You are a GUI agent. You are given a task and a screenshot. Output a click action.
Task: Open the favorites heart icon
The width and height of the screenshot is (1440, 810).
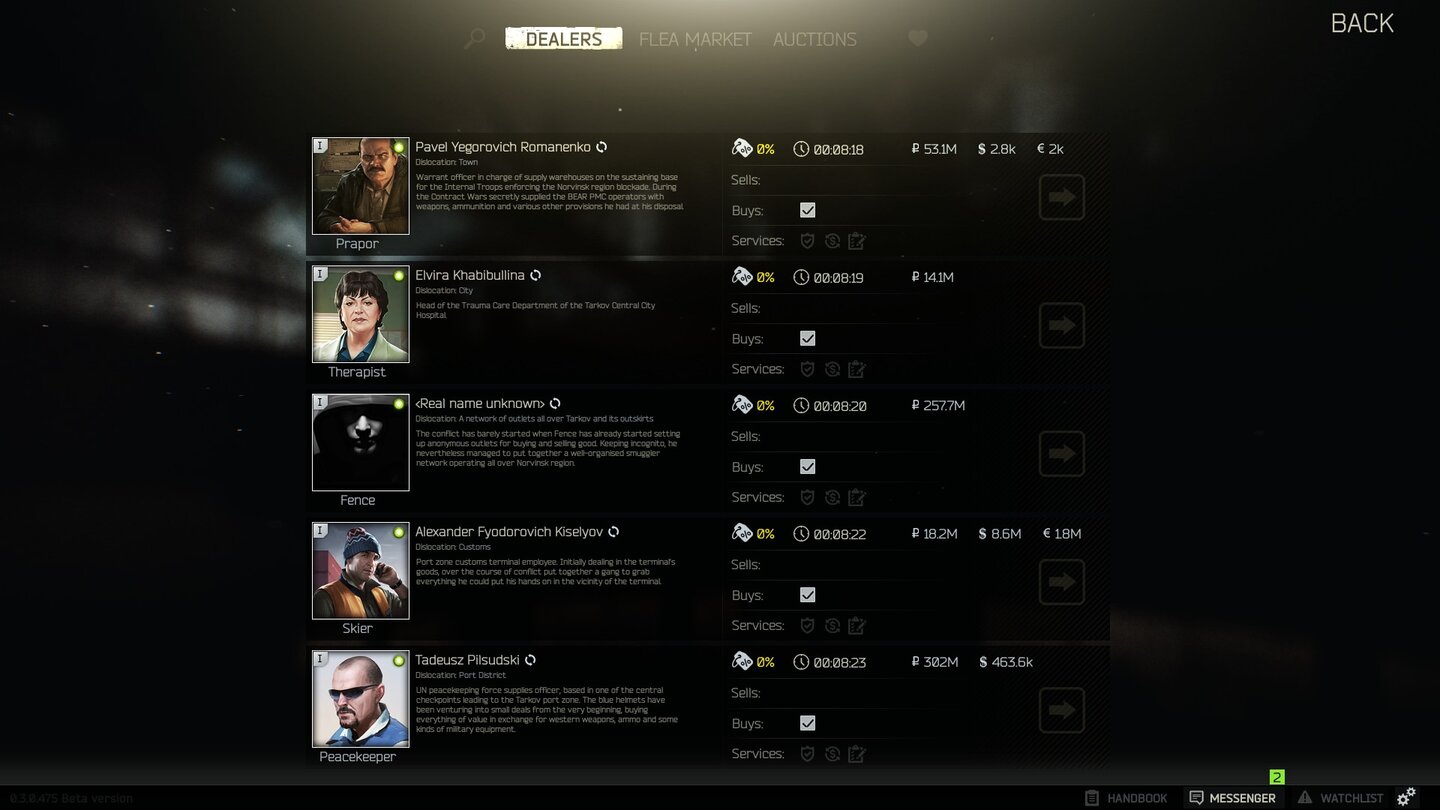pyautogui.click(x=917, y=38)
